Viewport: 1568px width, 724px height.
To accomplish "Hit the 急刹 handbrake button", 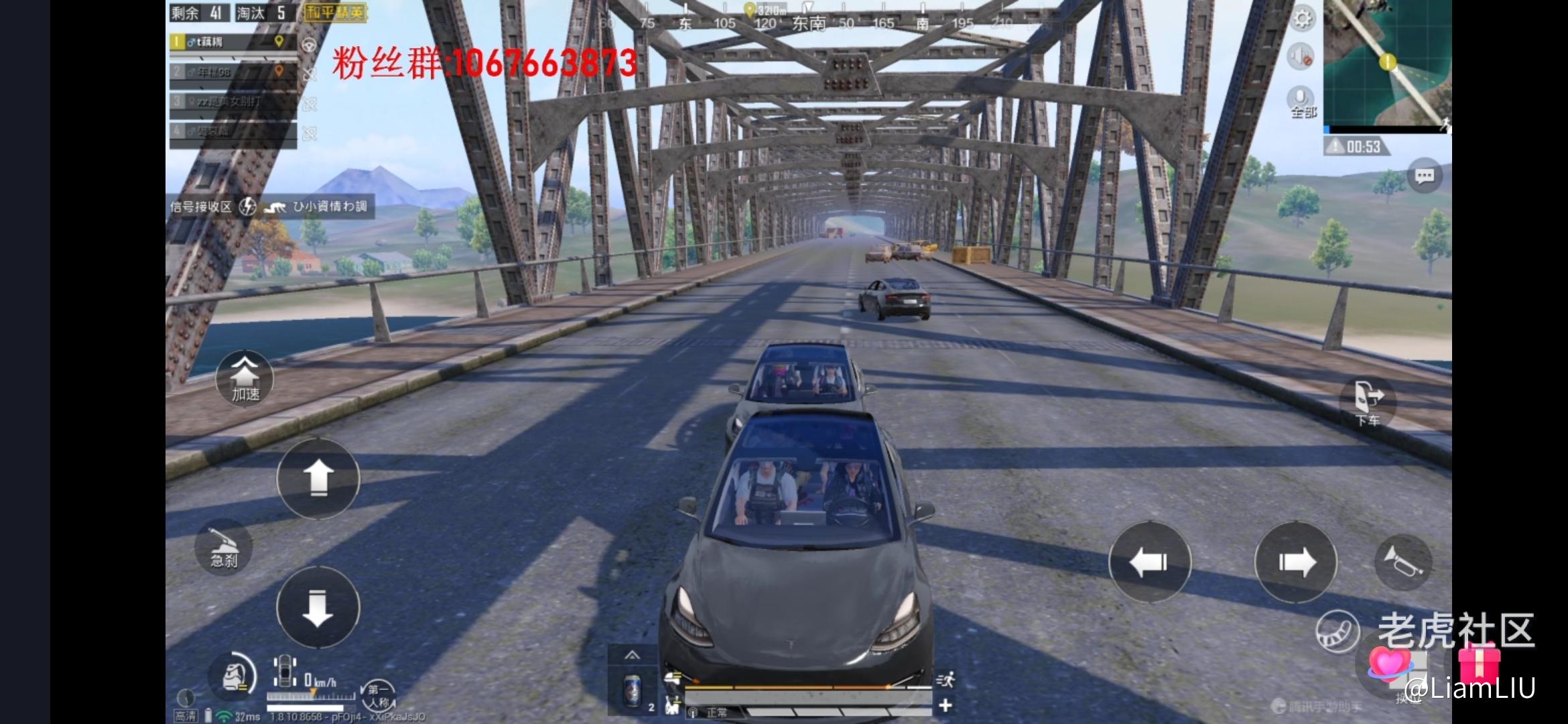I will click(x=224, y=547).
